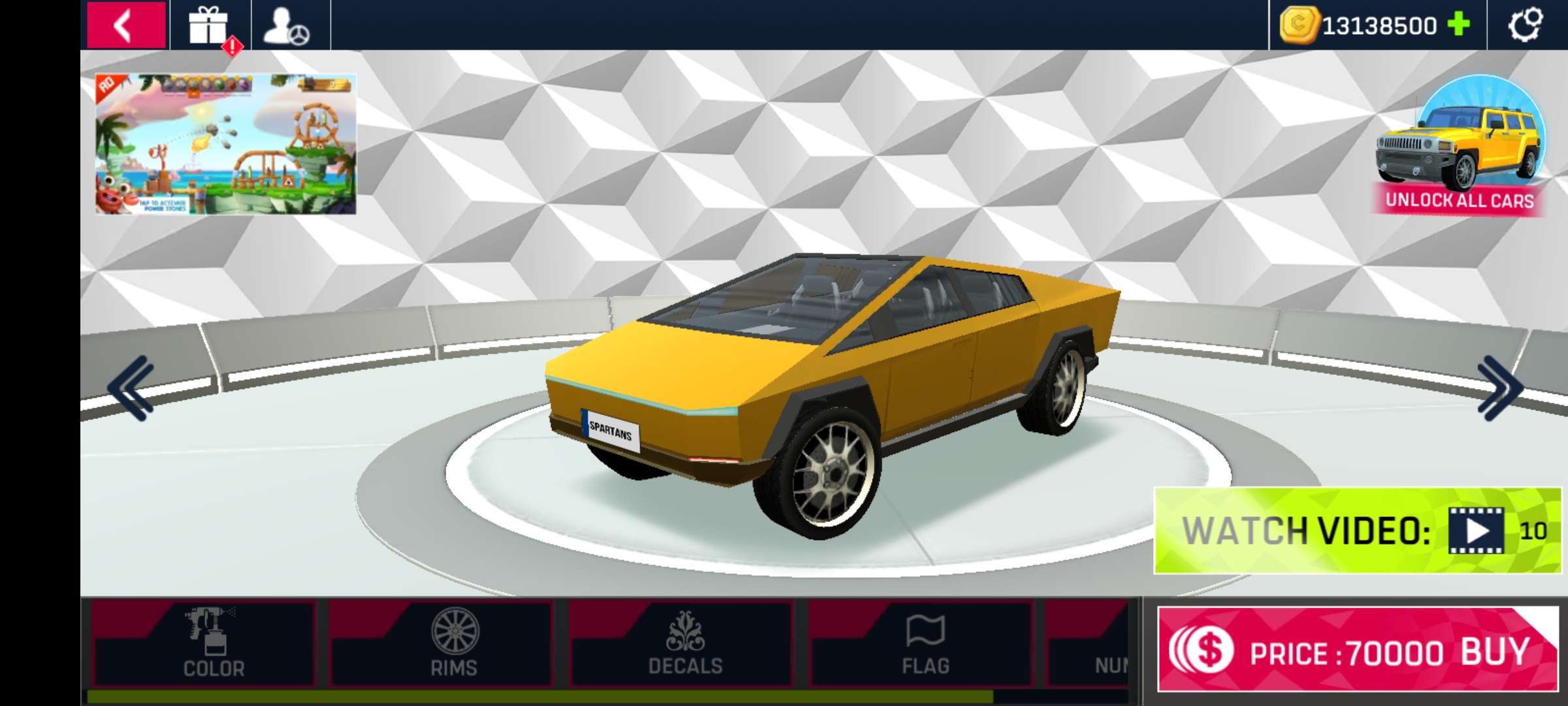Open the game advertisement thumbnail

(226, 144)
